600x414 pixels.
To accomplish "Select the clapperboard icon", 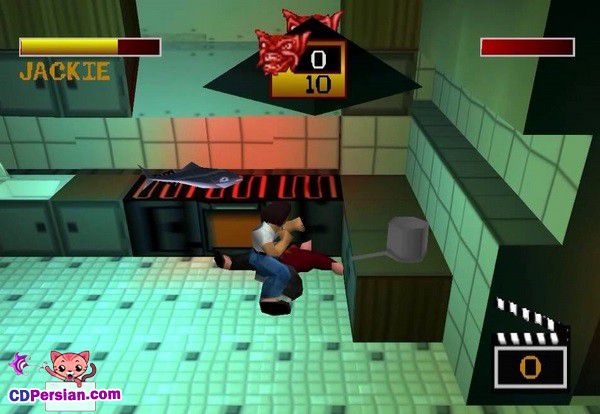I will point(532,344).
